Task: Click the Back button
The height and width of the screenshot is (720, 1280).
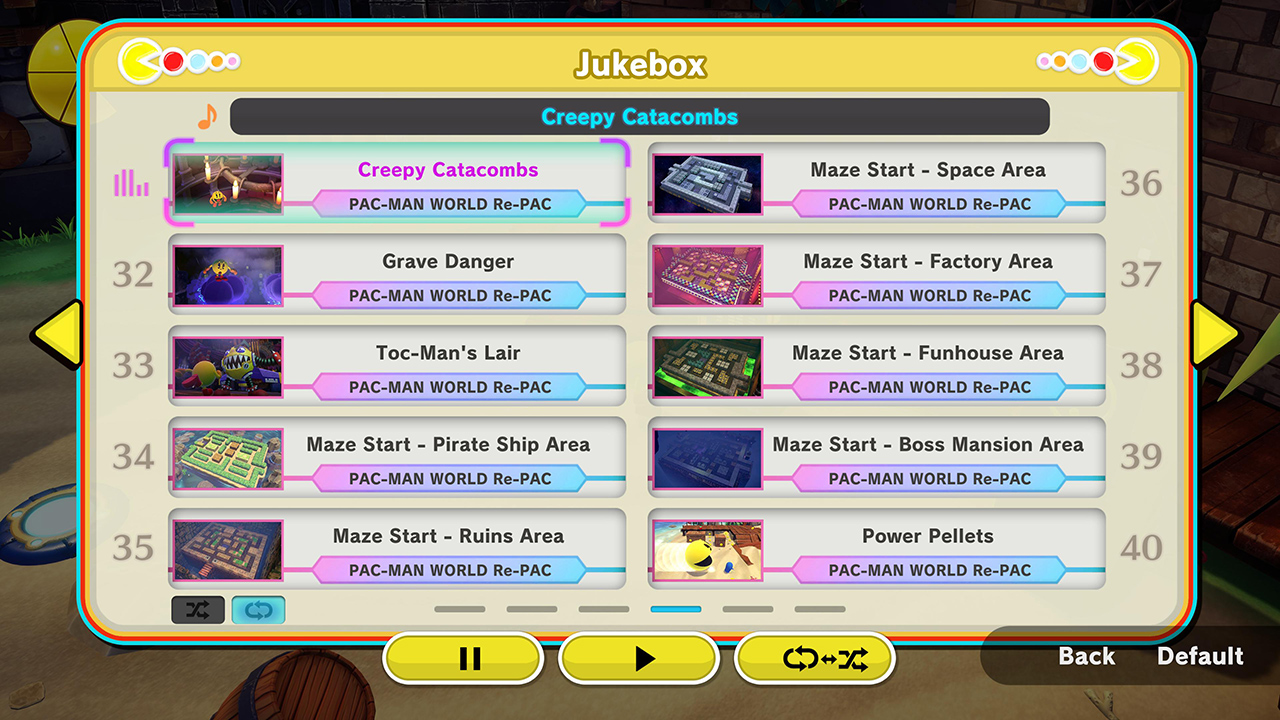Action: [1086, 657]
